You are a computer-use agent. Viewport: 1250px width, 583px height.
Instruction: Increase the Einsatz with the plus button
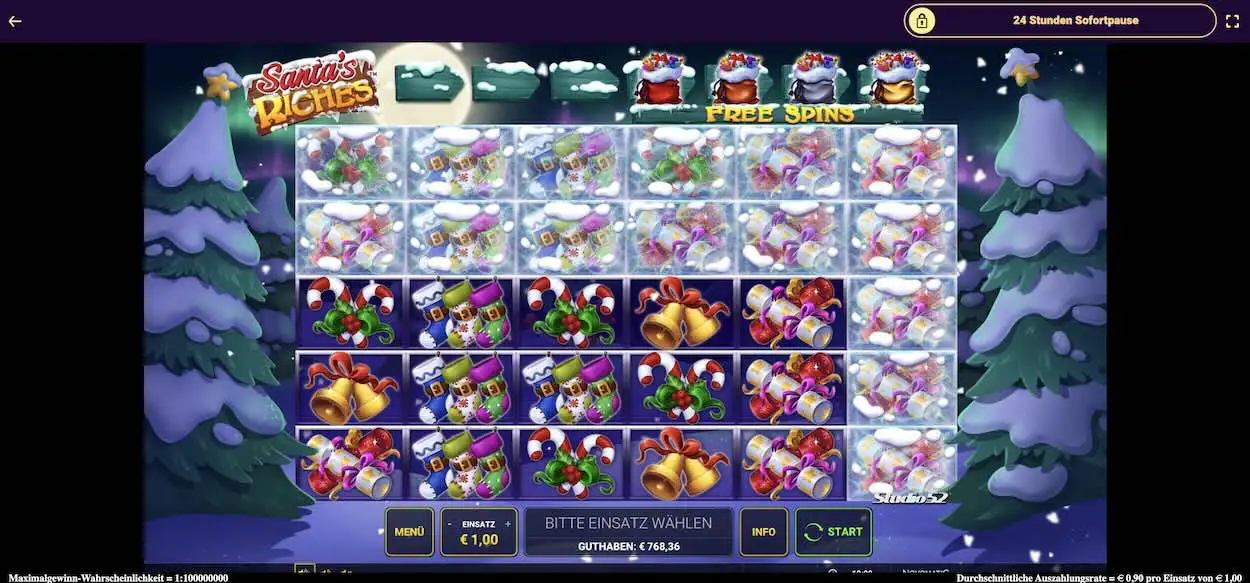point(509,524)
